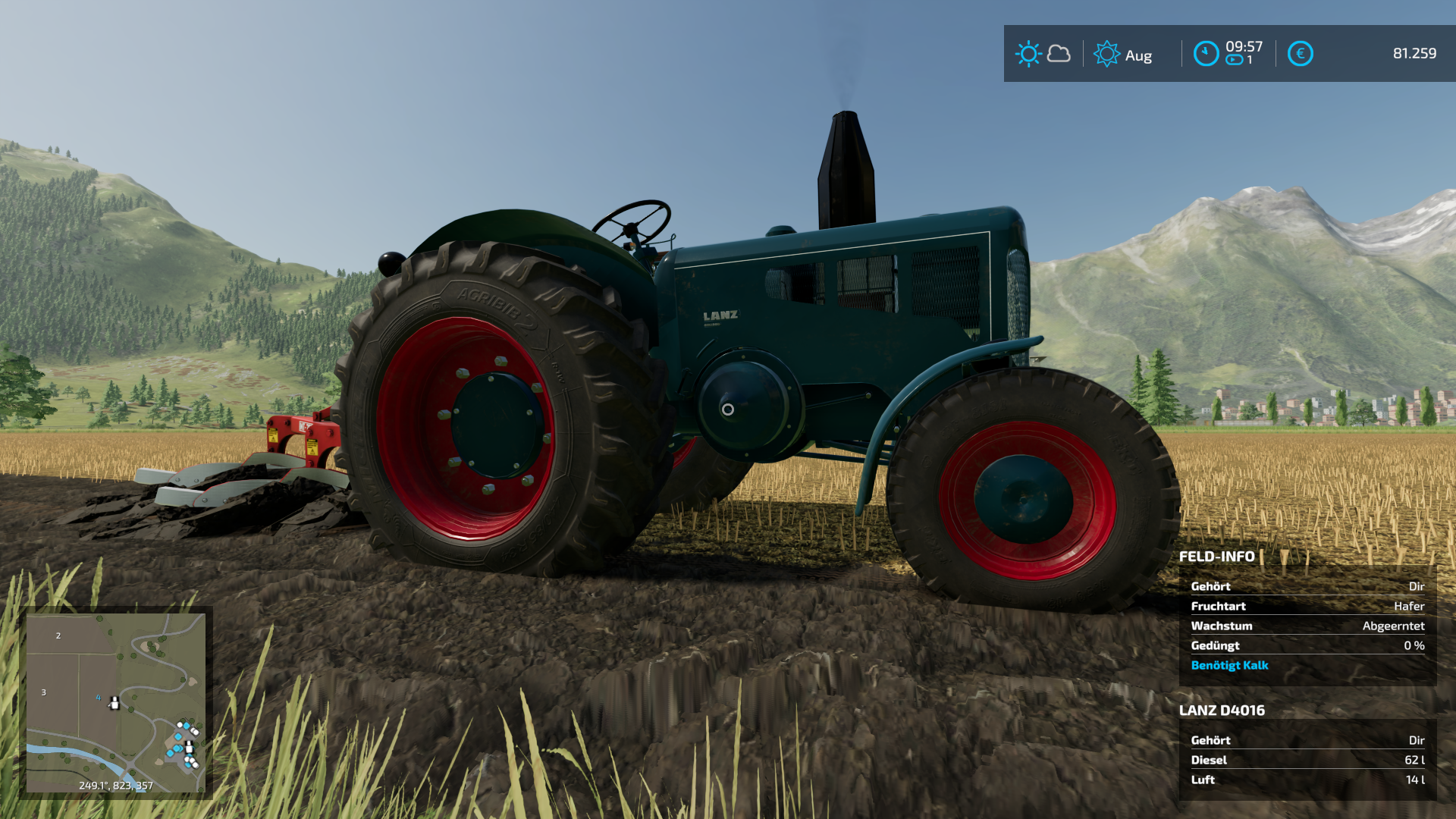Click the euro money icon
The width and height of the screenshot is (1456, 819).
pos(1300,54)
